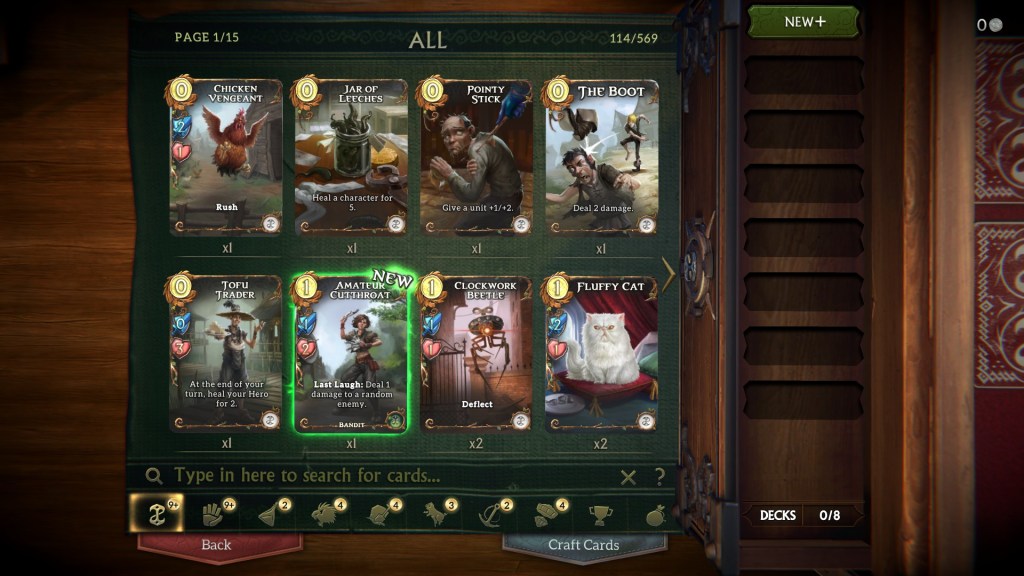
Task: Pick the Pointy Stick card
Action: 476,157
